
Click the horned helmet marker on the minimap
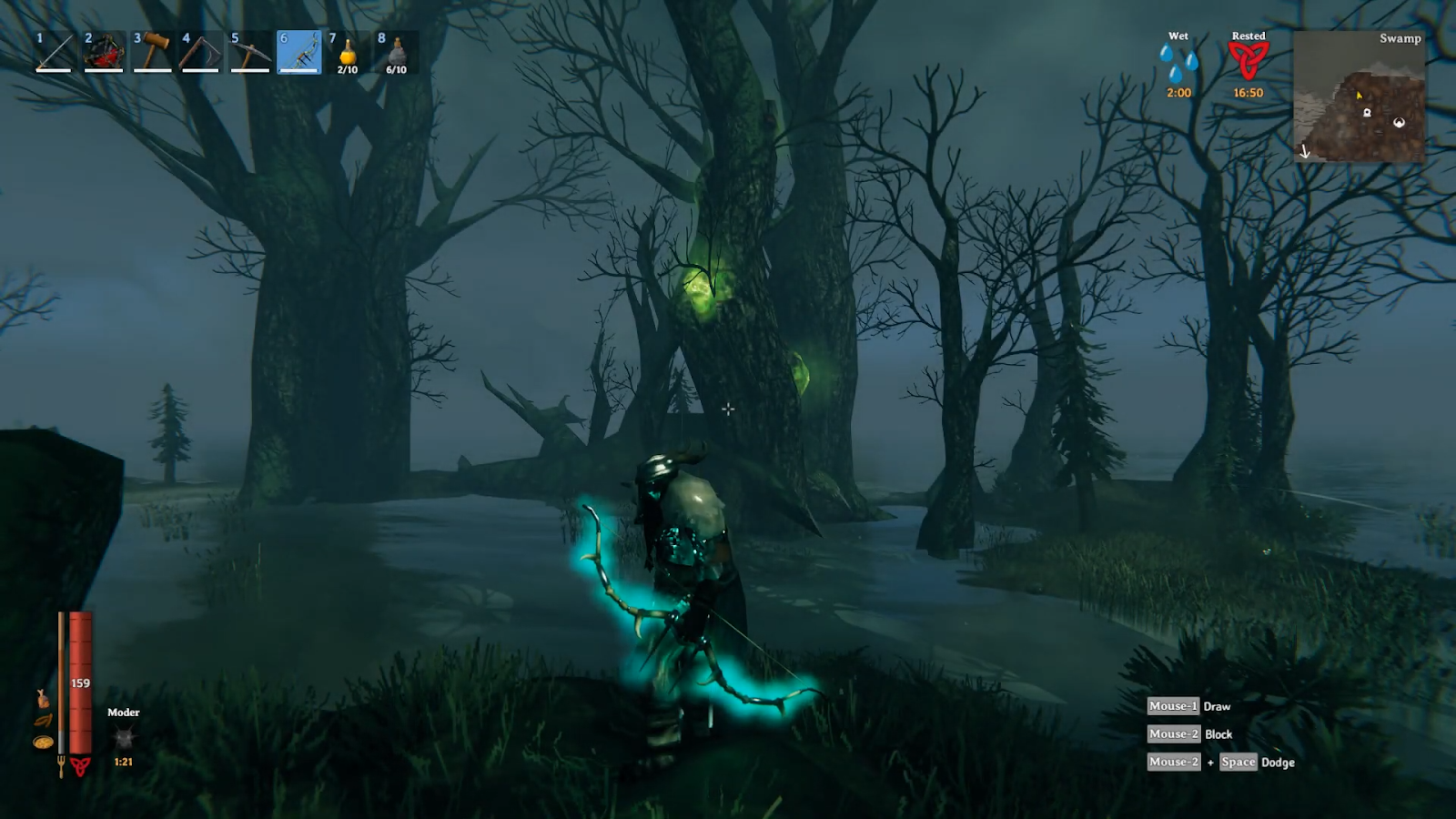[1399, 122]
